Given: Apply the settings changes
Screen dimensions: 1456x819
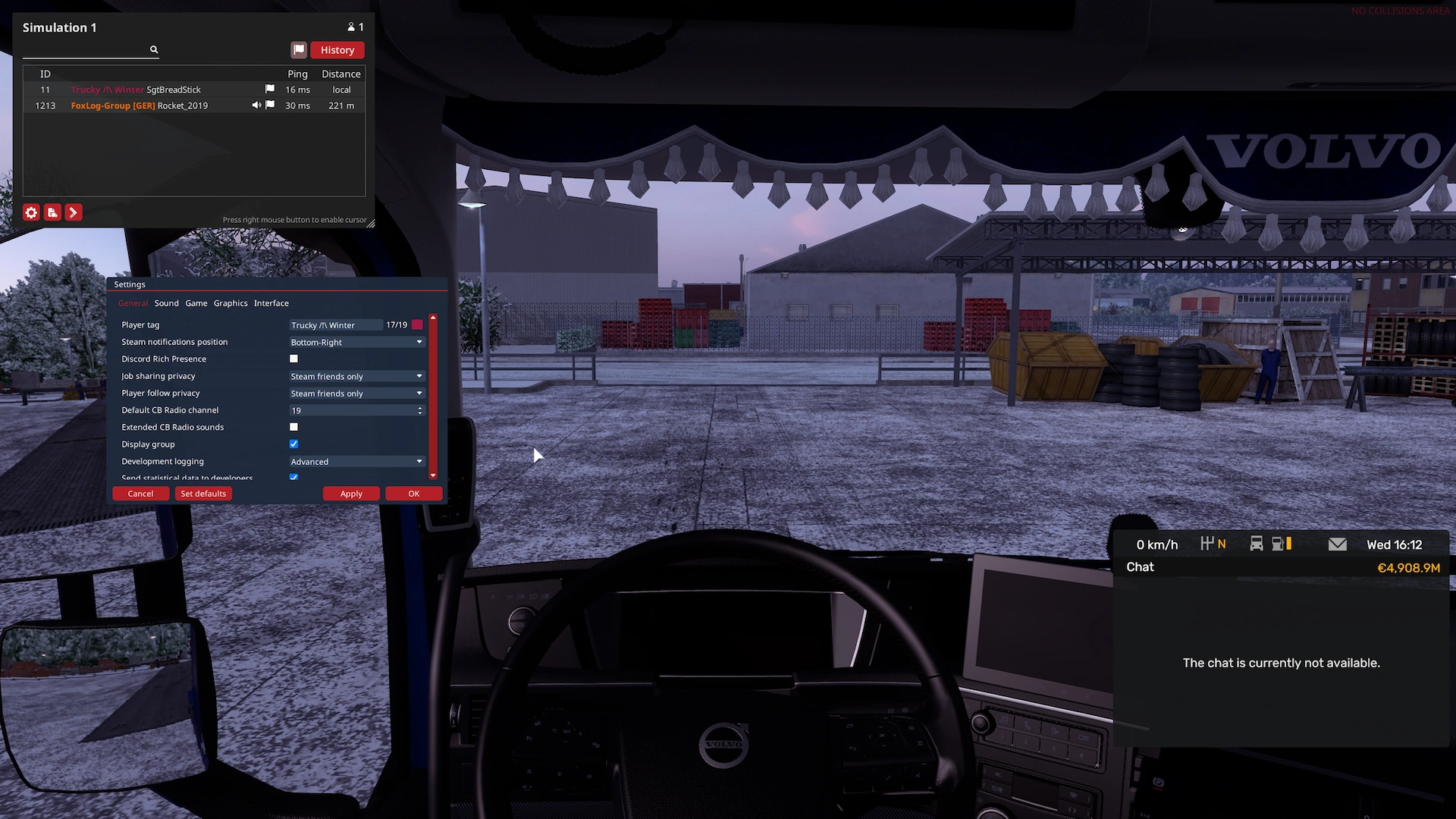Looking at the screenshot, I should point(351,494).
